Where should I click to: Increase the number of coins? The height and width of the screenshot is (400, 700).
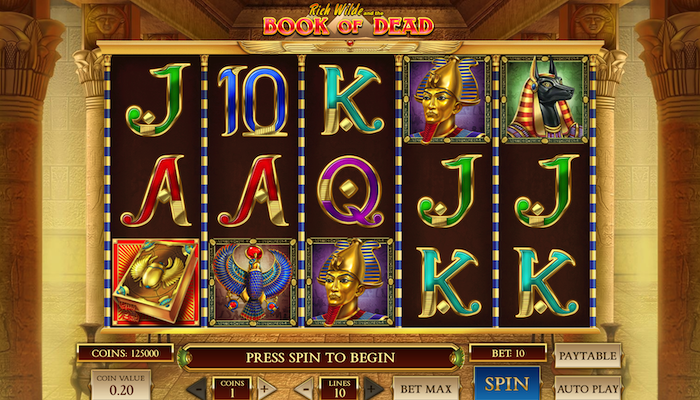265,387
